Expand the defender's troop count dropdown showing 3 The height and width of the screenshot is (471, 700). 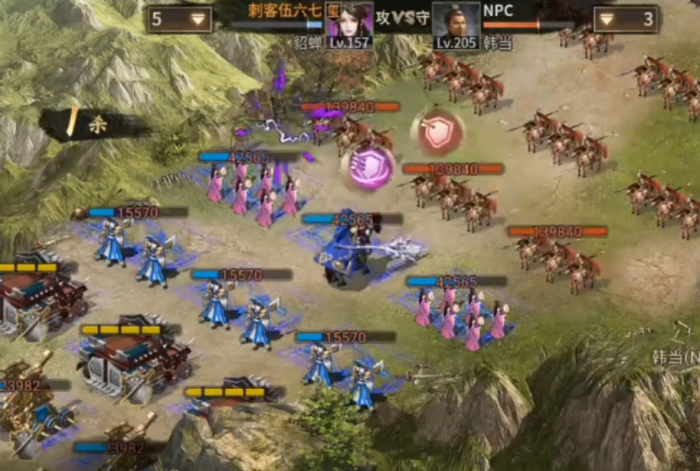pos(624,18)
